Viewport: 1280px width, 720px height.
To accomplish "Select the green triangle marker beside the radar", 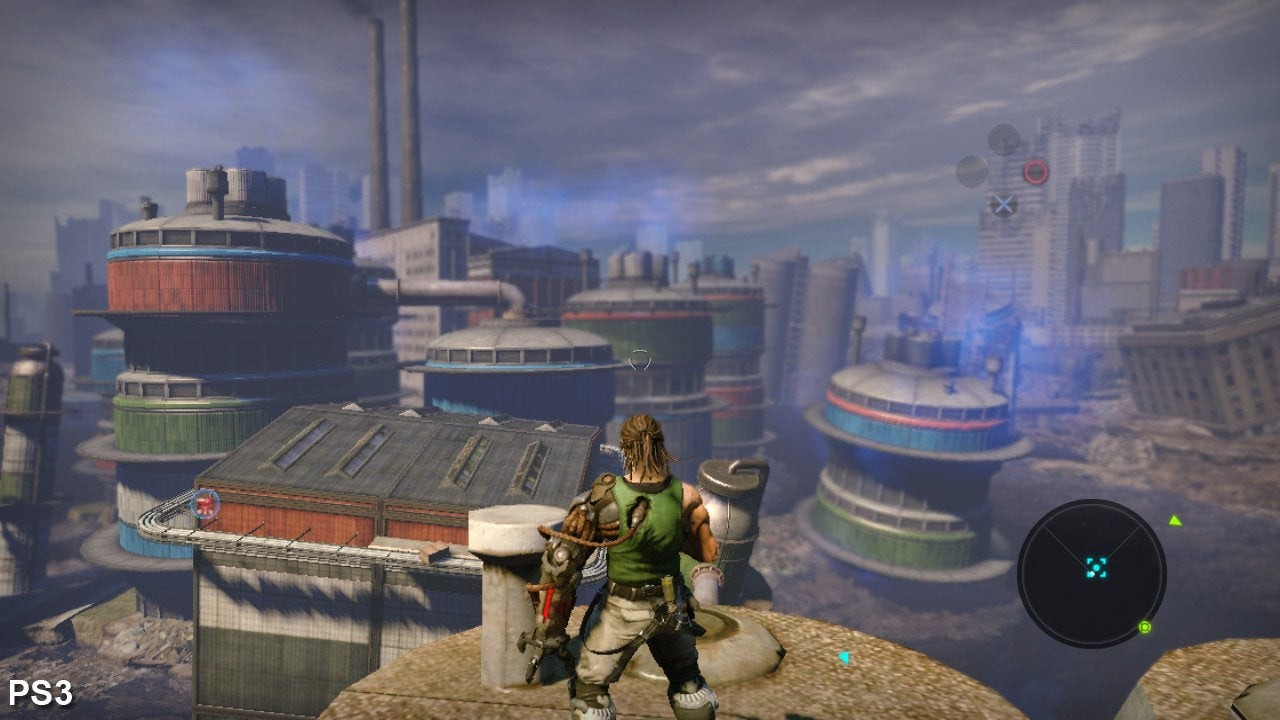I will tap(1176, 520).
